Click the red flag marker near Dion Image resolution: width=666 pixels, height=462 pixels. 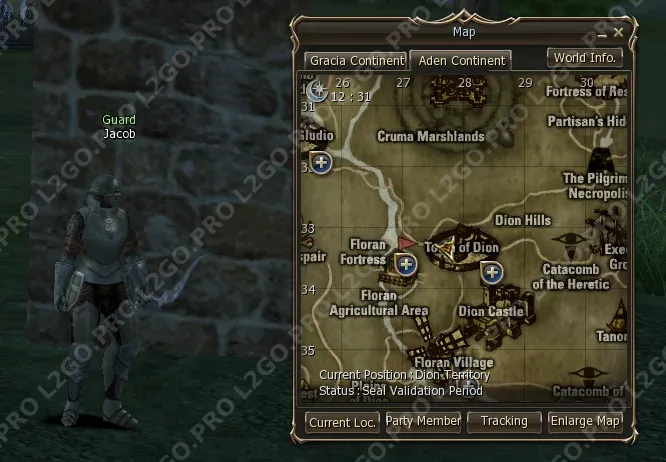coord(407,243)
